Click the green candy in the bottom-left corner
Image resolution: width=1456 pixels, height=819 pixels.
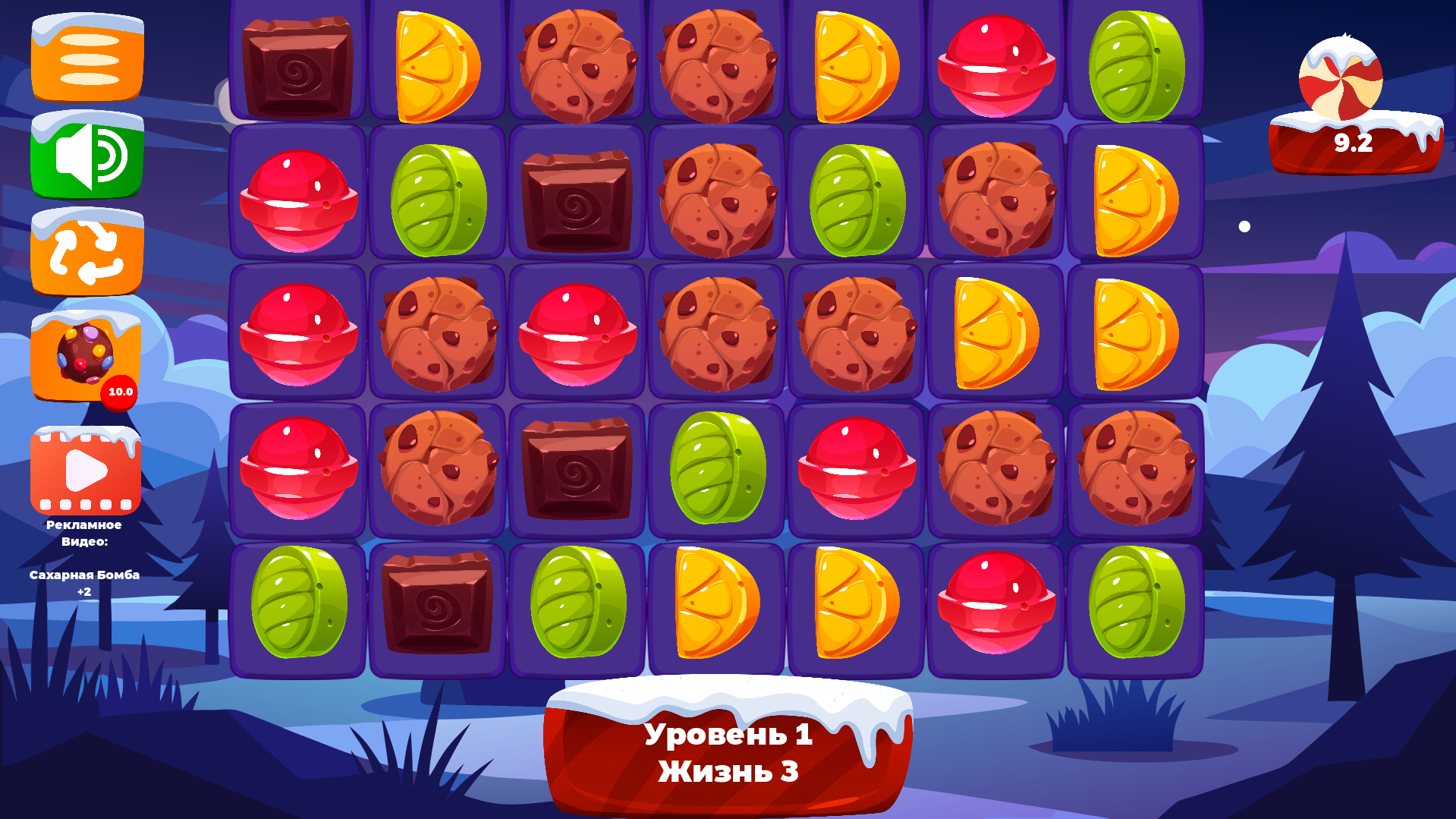(x=298, y=603)
